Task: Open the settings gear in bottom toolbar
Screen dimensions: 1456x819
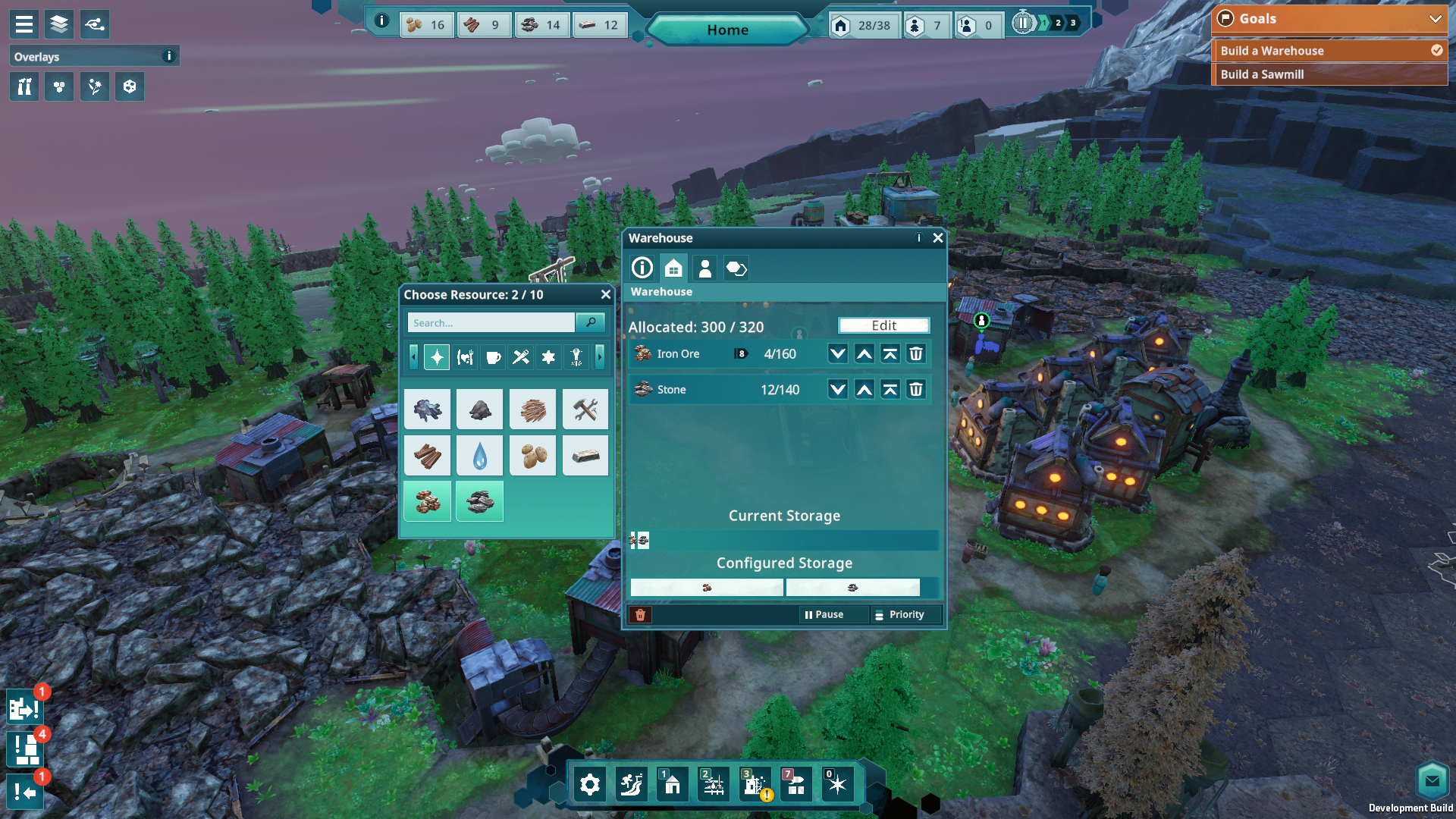Action: point(590,785)
